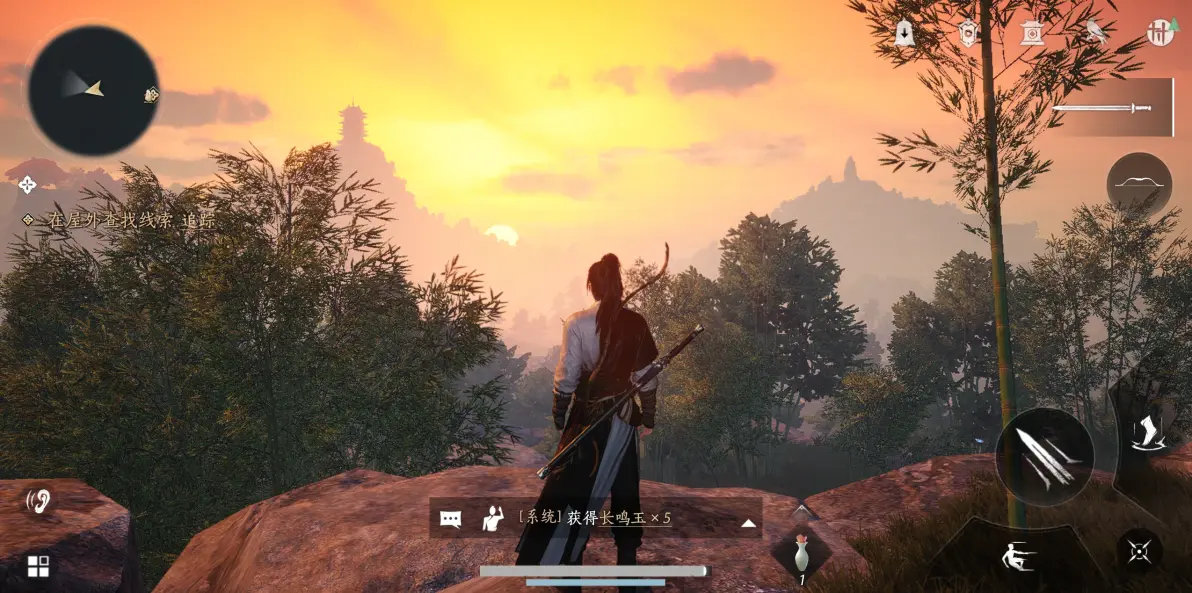Open the four-square grid menu
The image size is (1192, 593).
[x=38, y=567]
